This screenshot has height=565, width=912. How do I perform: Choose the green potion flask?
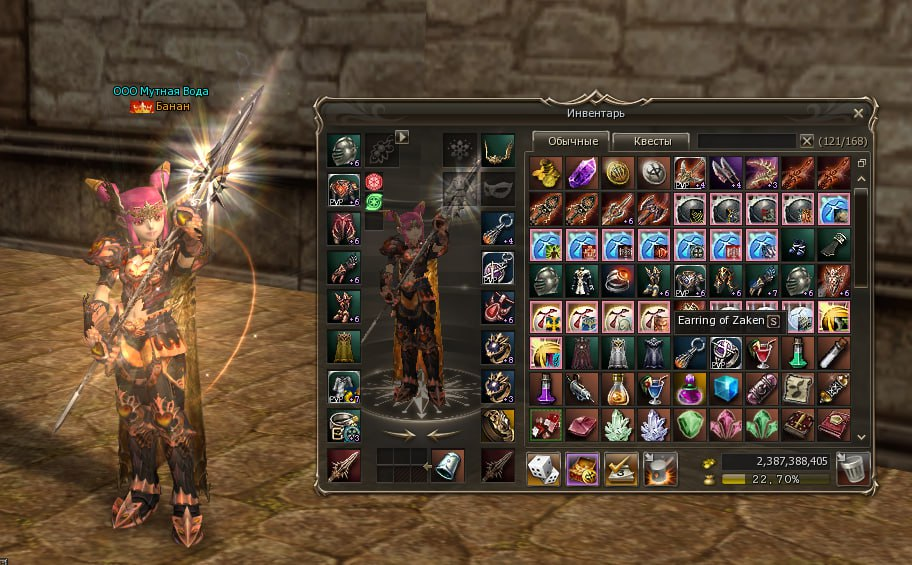point(797,352)
